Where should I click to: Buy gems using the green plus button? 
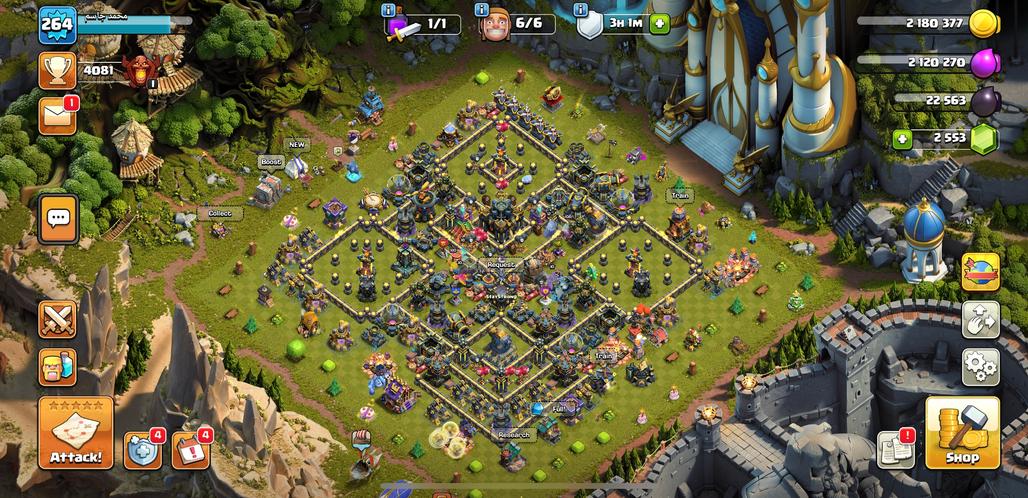[902, 139]
